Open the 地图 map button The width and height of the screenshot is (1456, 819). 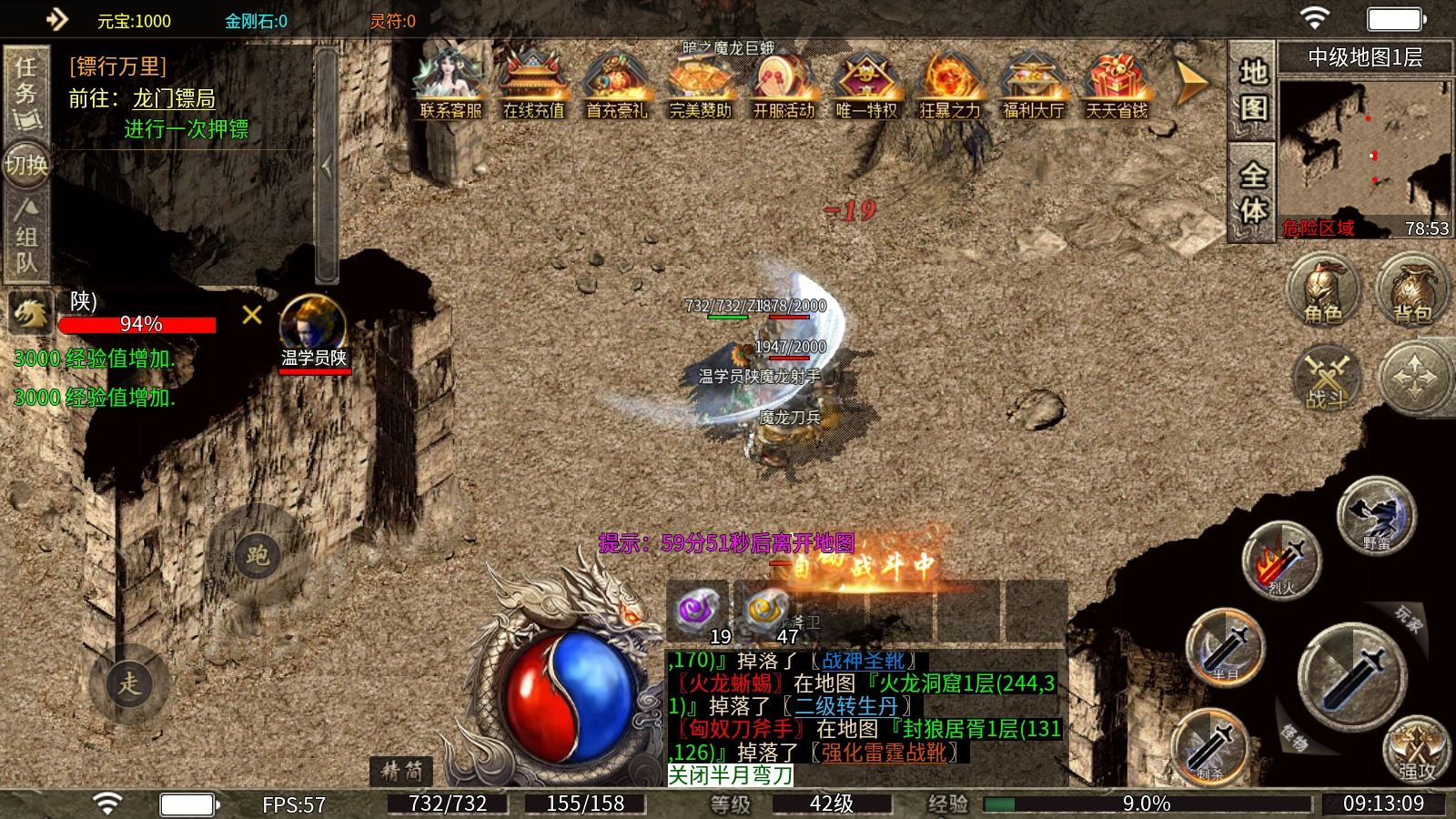tap(1252, 90)
